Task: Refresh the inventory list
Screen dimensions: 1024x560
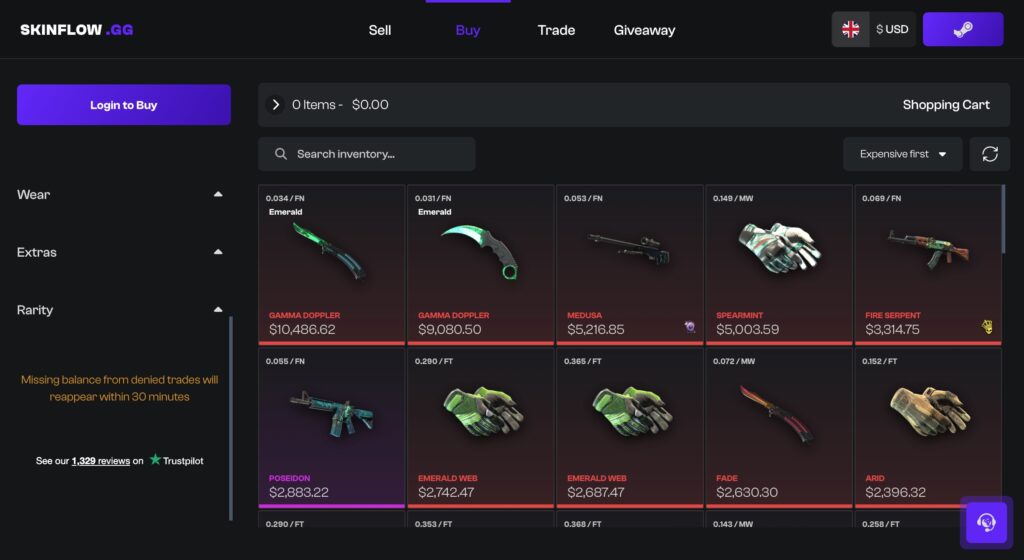Action: 990,154
